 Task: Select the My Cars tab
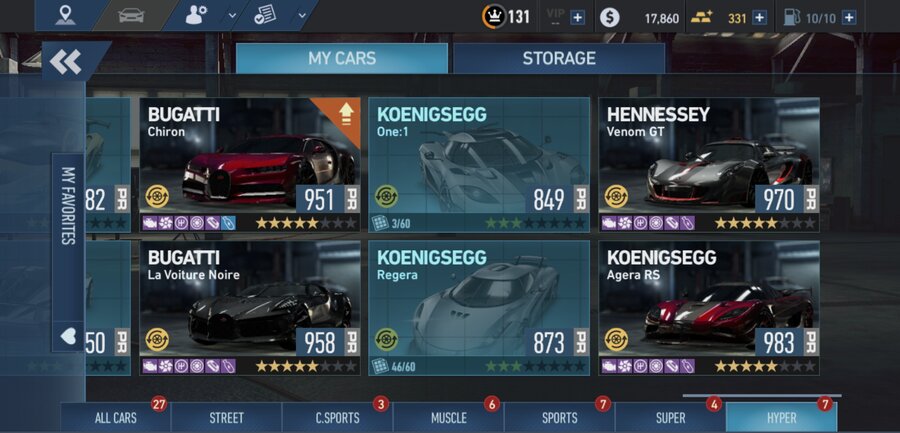tap(341, 59)
